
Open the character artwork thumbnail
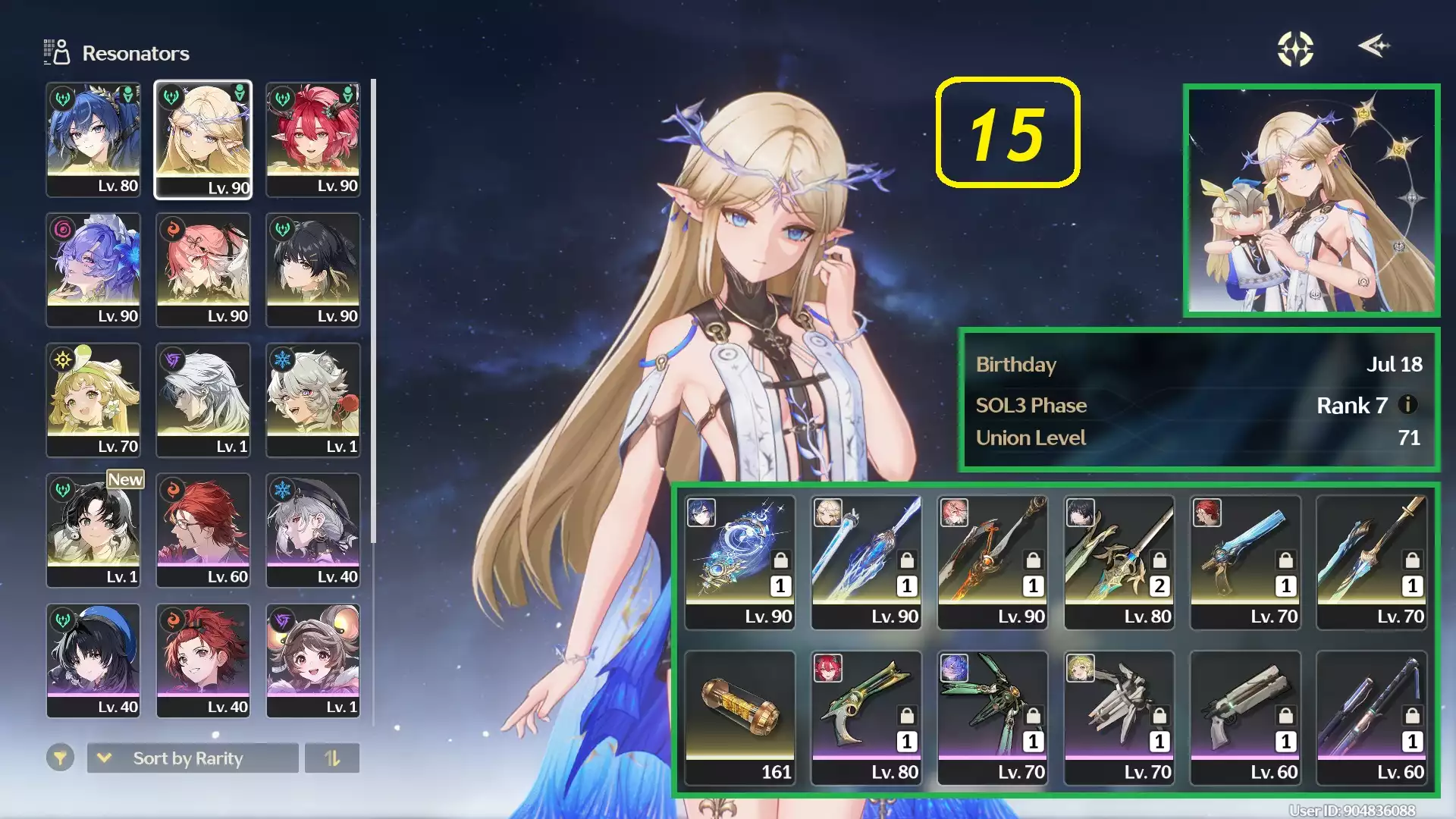click(1311, 200)
